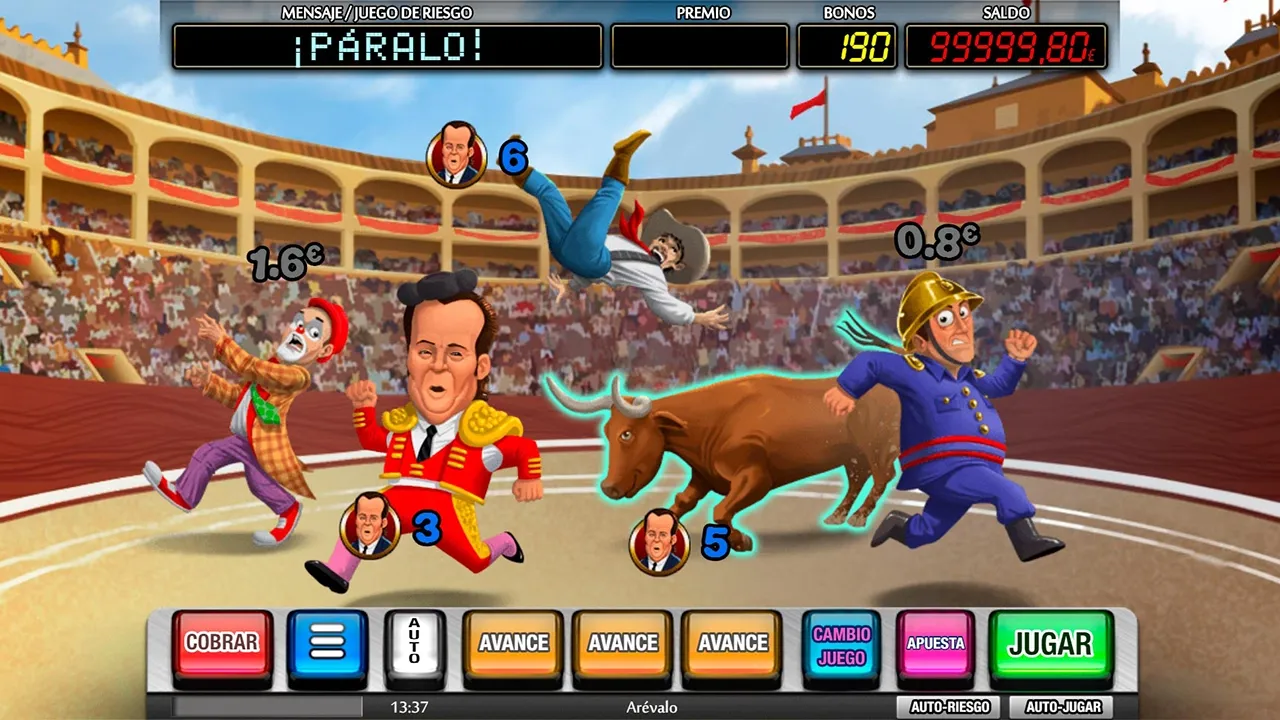Click the red COBRAR button

coord(222,643)
